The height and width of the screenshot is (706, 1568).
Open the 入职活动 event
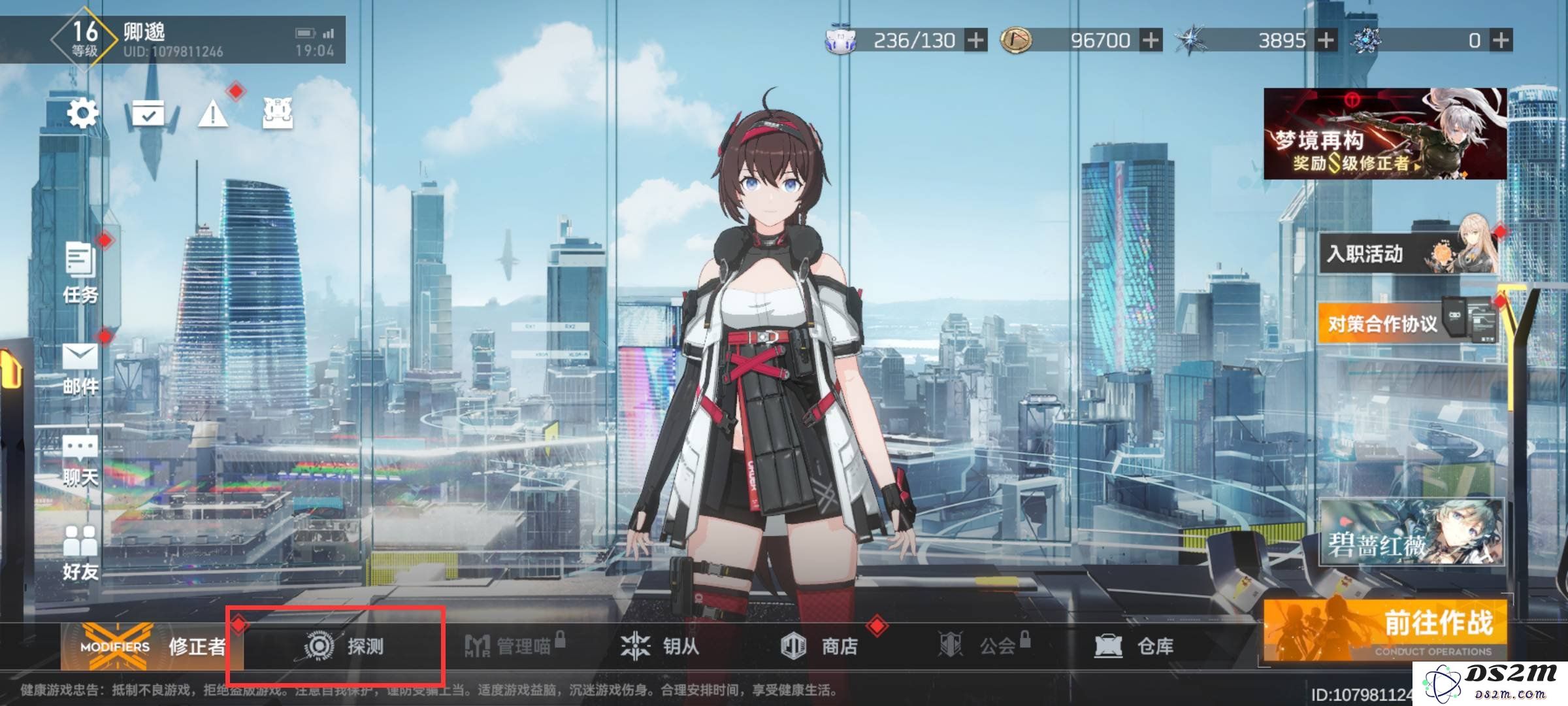point(1405,253)
